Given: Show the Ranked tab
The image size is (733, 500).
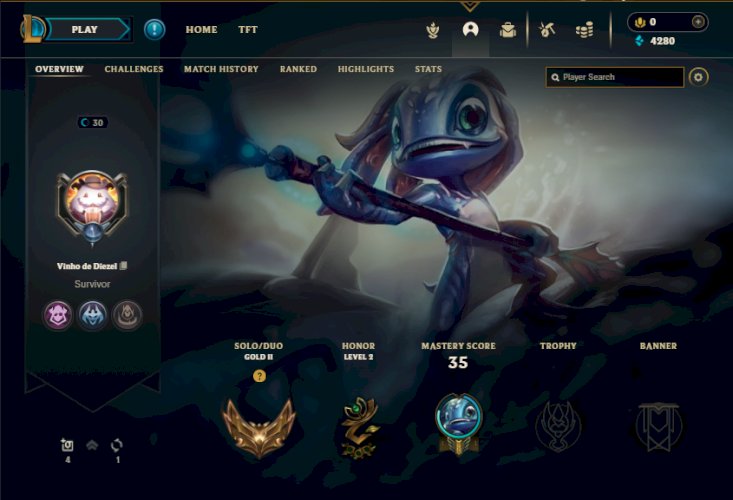Looking at the screenshot, I should [x=298, y=70].
